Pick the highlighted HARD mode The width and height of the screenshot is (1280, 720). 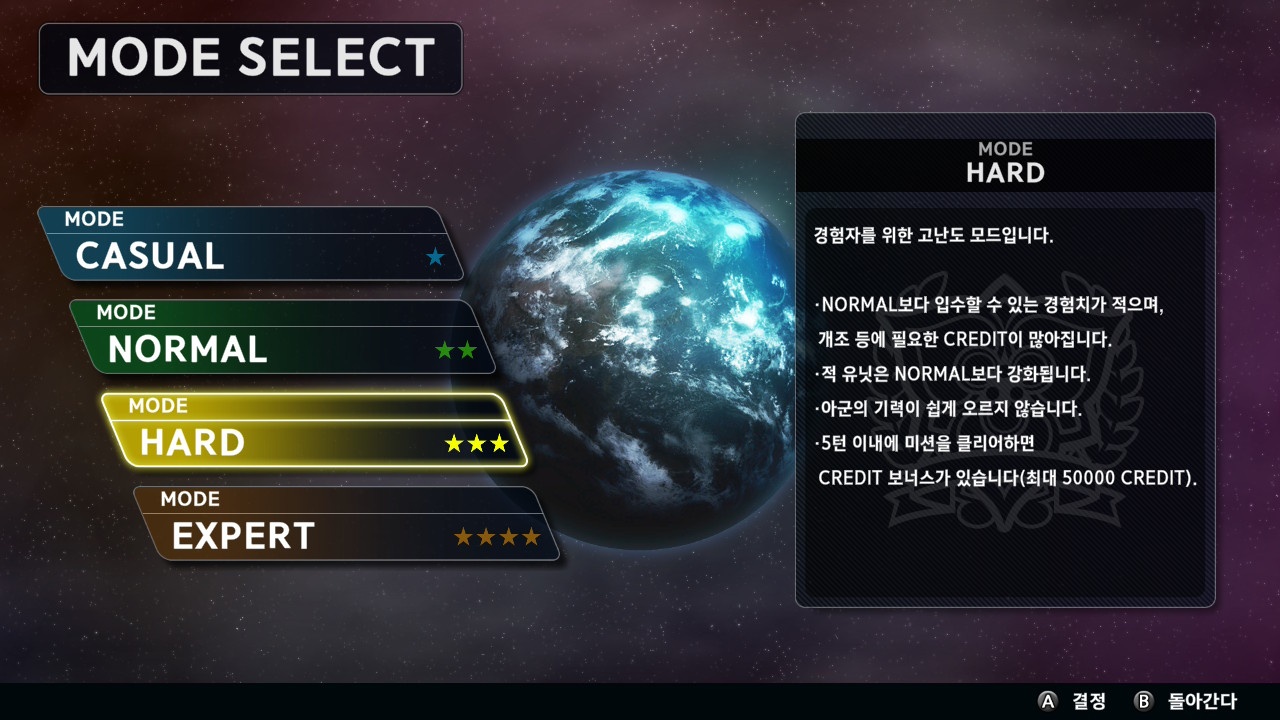click(314, 431)
